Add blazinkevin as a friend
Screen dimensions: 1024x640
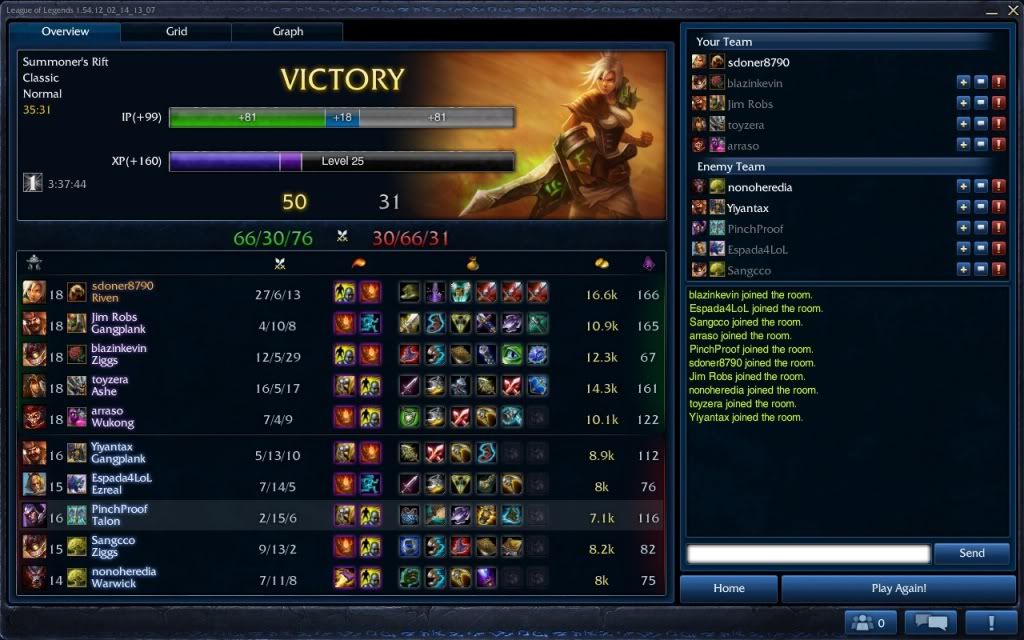[x=963, y=83]
